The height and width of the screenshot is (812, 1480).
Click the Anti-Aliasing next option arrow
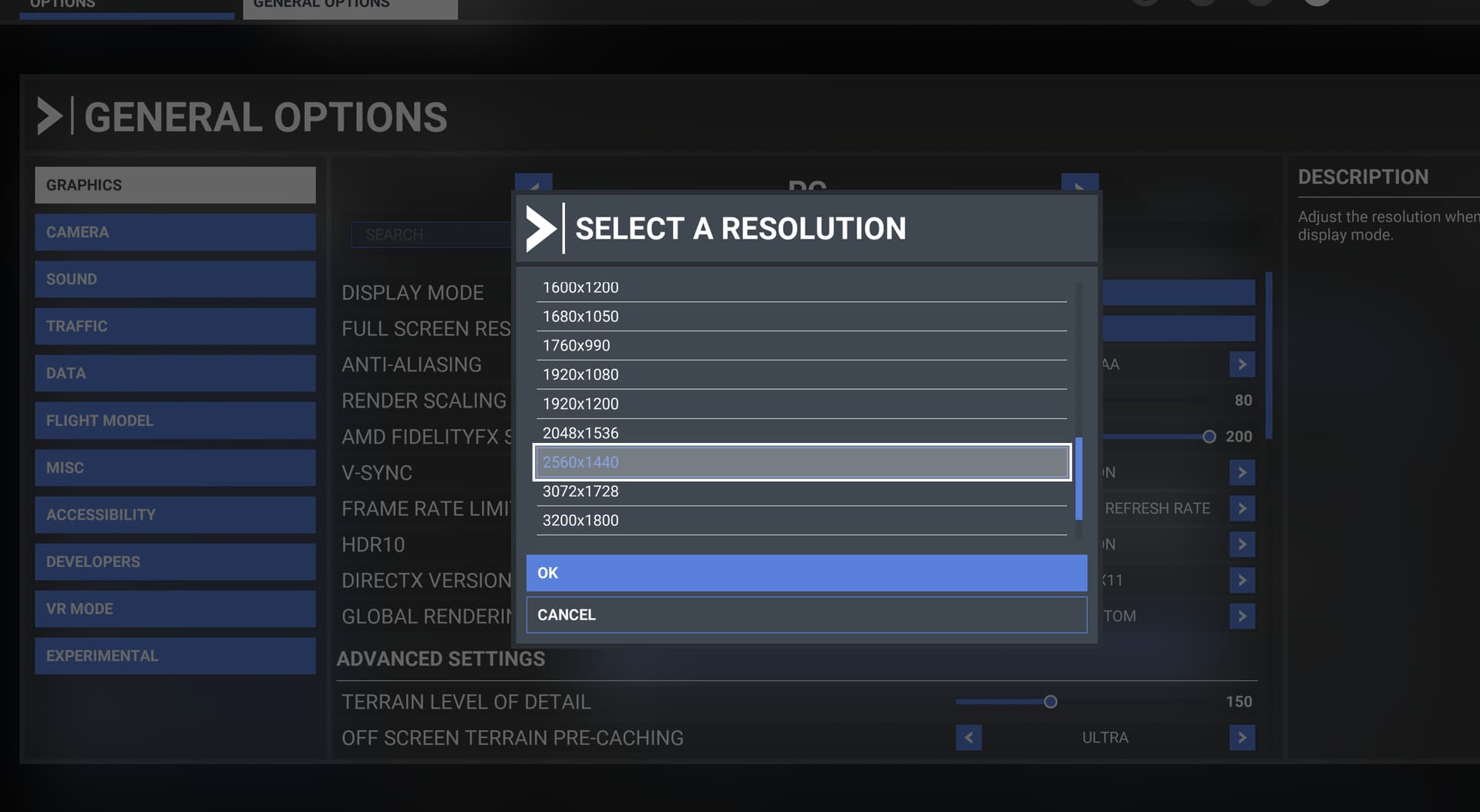point(1242,364)
